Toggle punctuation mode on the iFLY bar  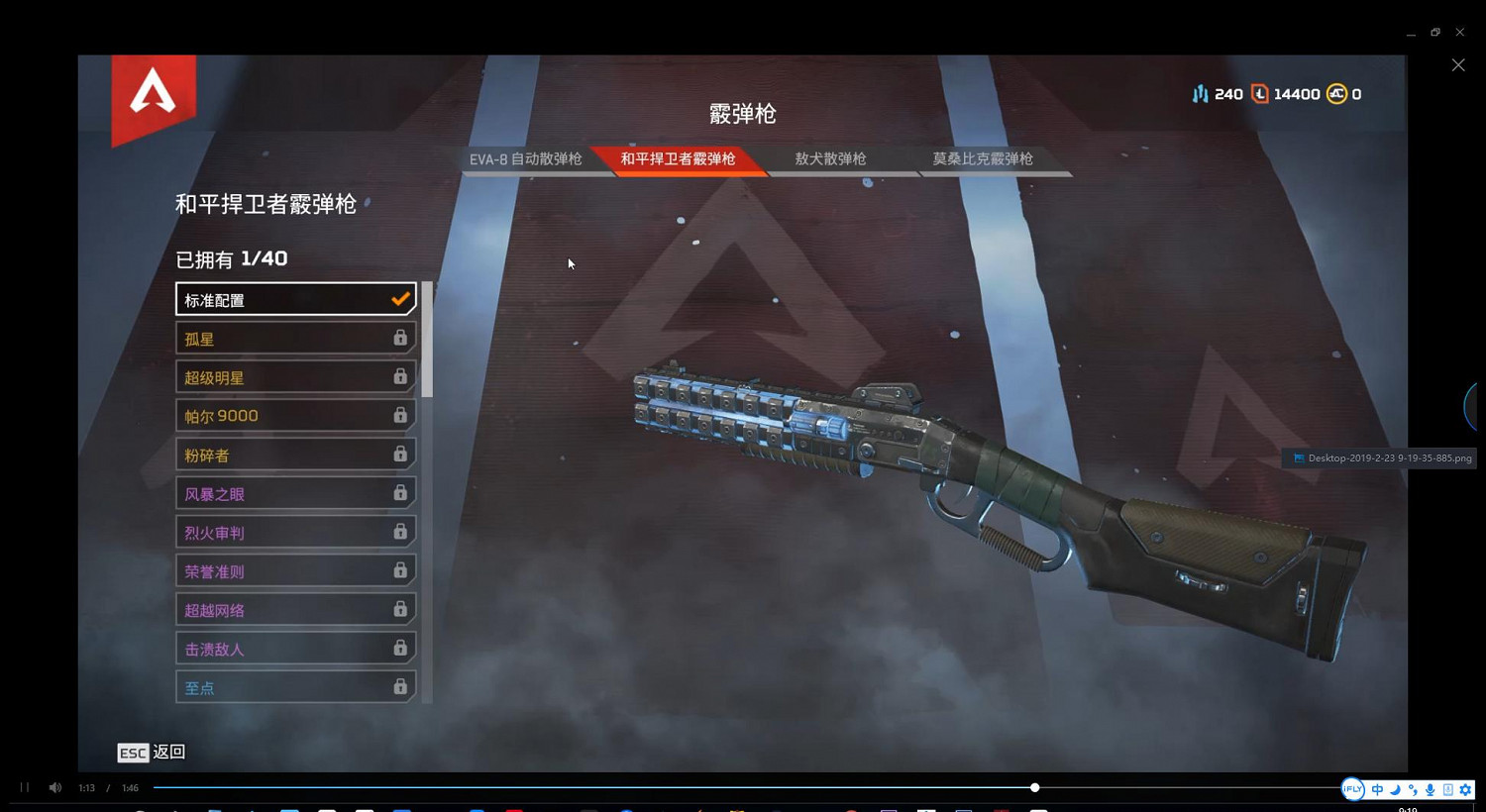coord(1413,789)
